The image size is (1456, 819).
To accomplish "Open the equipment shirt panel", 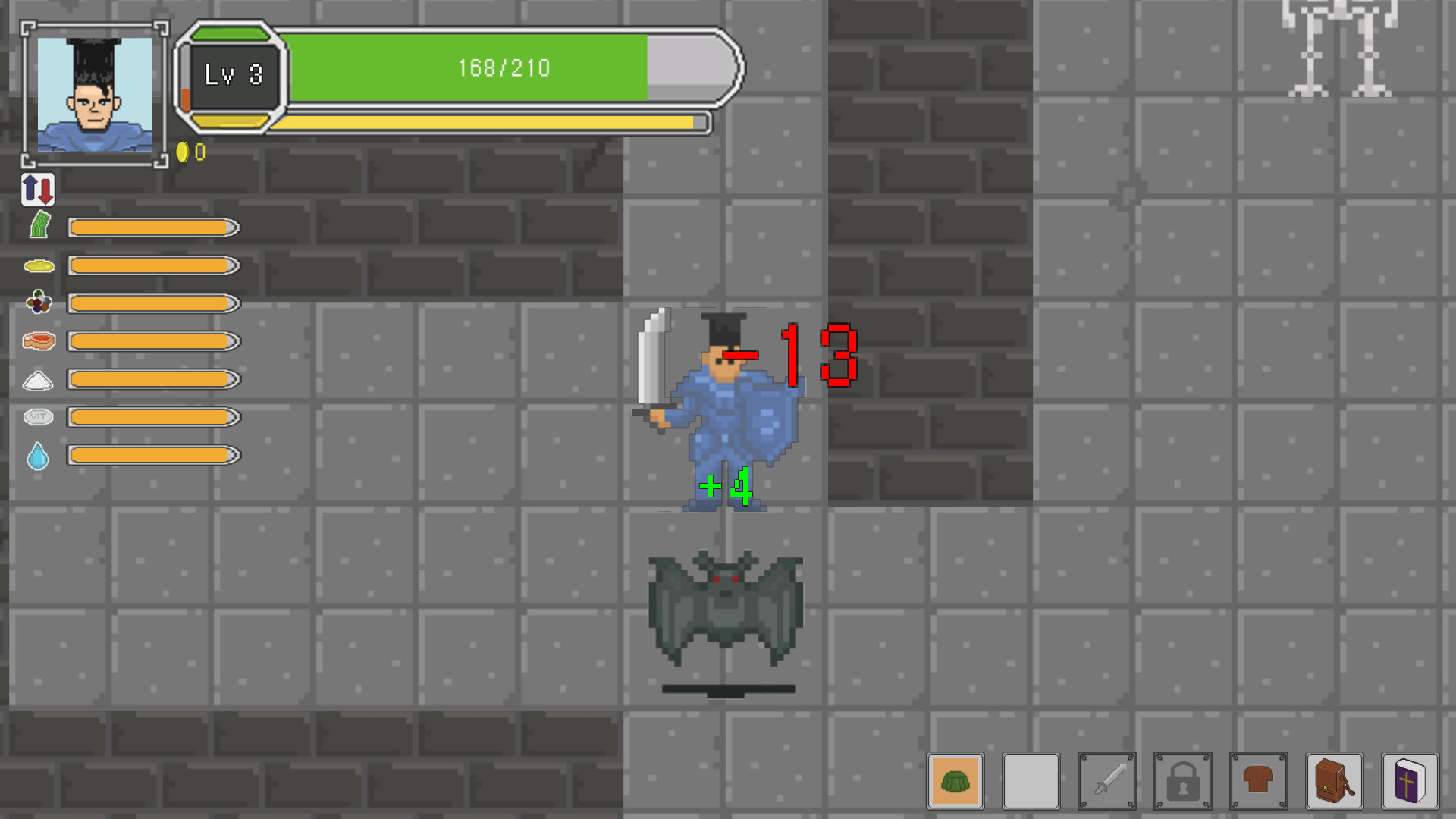I will click(x=1259, y=781).
